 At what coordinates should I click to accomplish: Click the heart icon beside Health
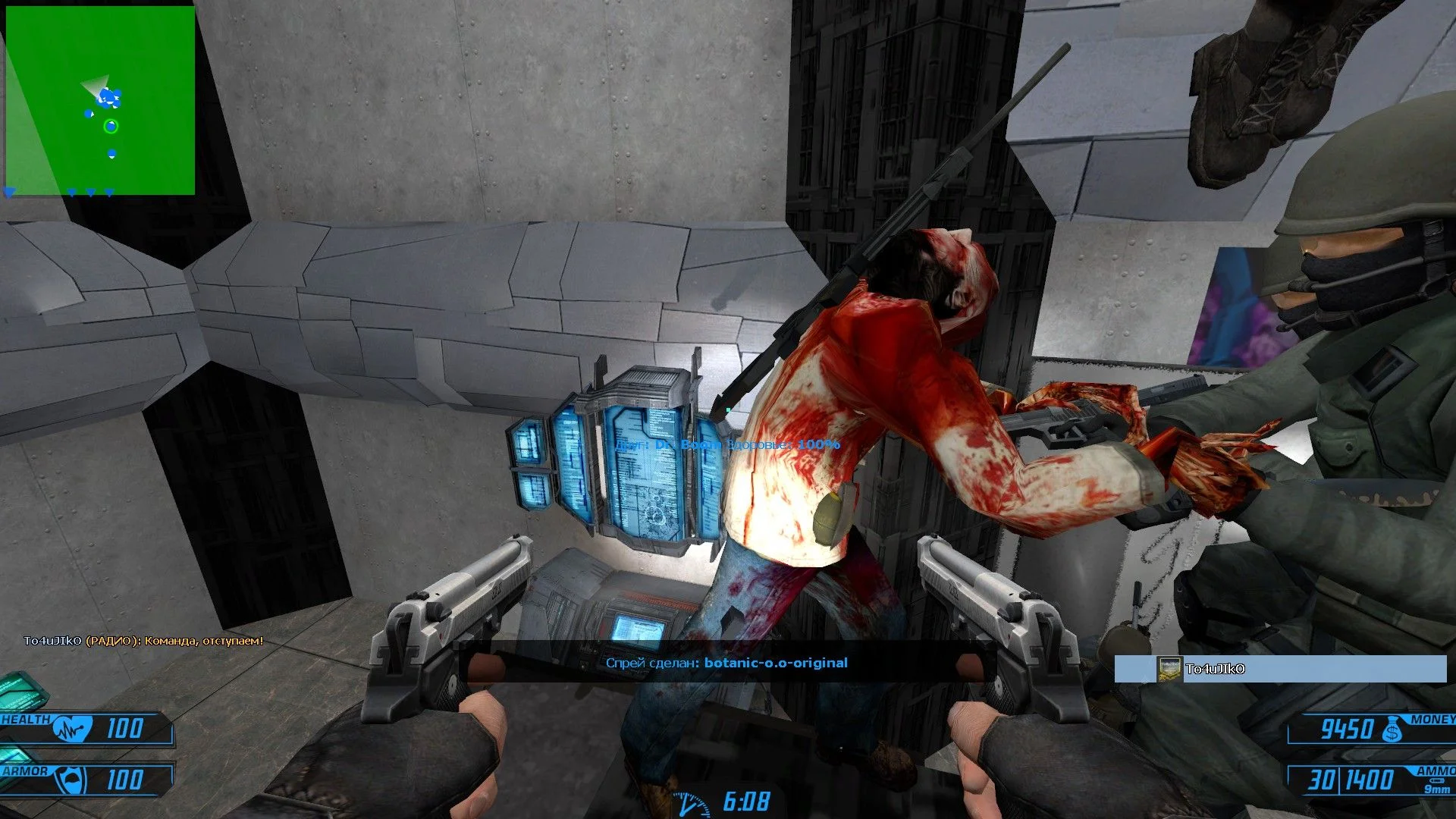[73, 729]
